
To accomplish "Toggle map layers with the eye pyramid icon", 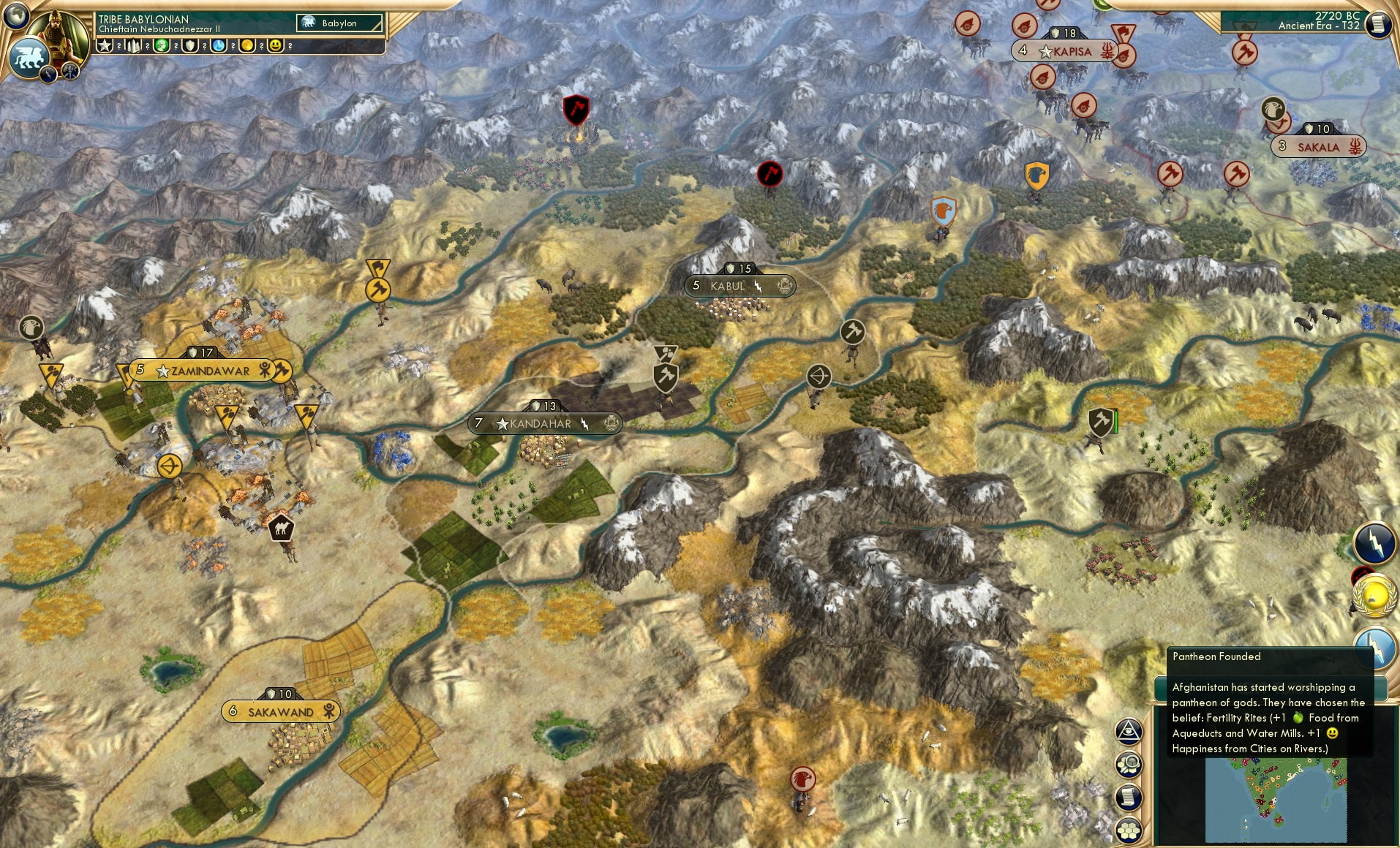I will tap(1129, 732).
